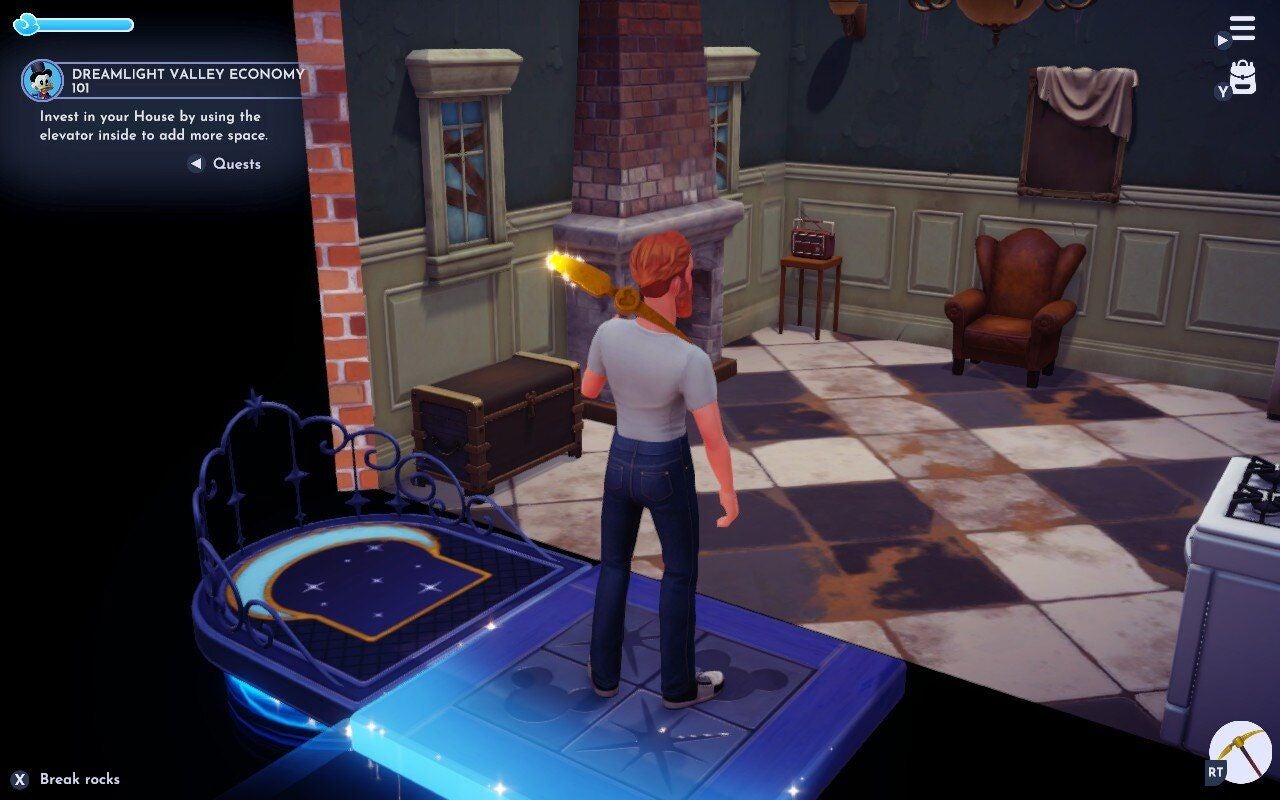Image resolution: width=1280 pixels, height=800 pixels.
Task: Click the play arrow badge near the menu
Action: (1222, 42)
